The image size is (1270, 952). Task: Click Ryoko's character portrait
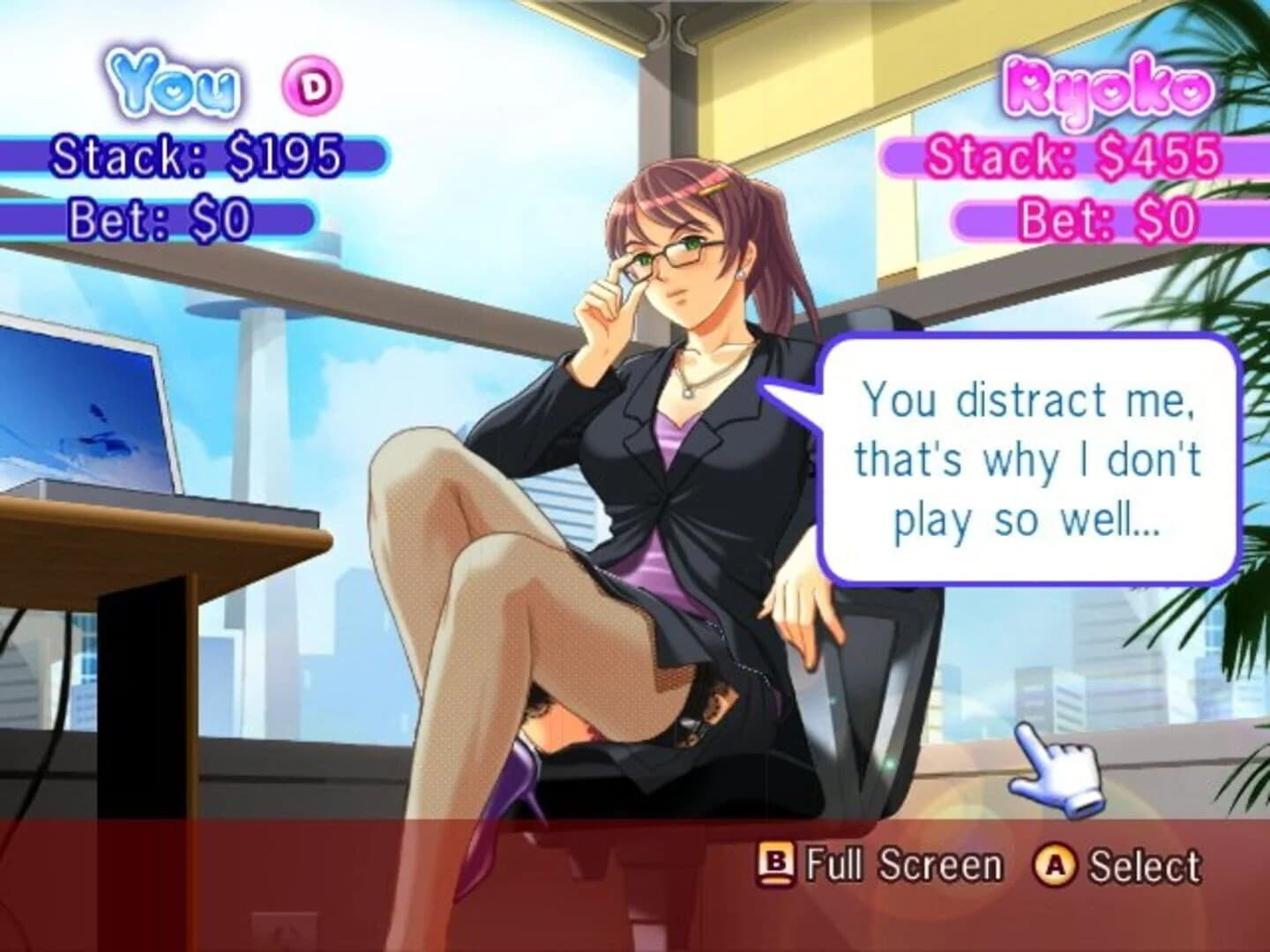[x=670, y=441]
